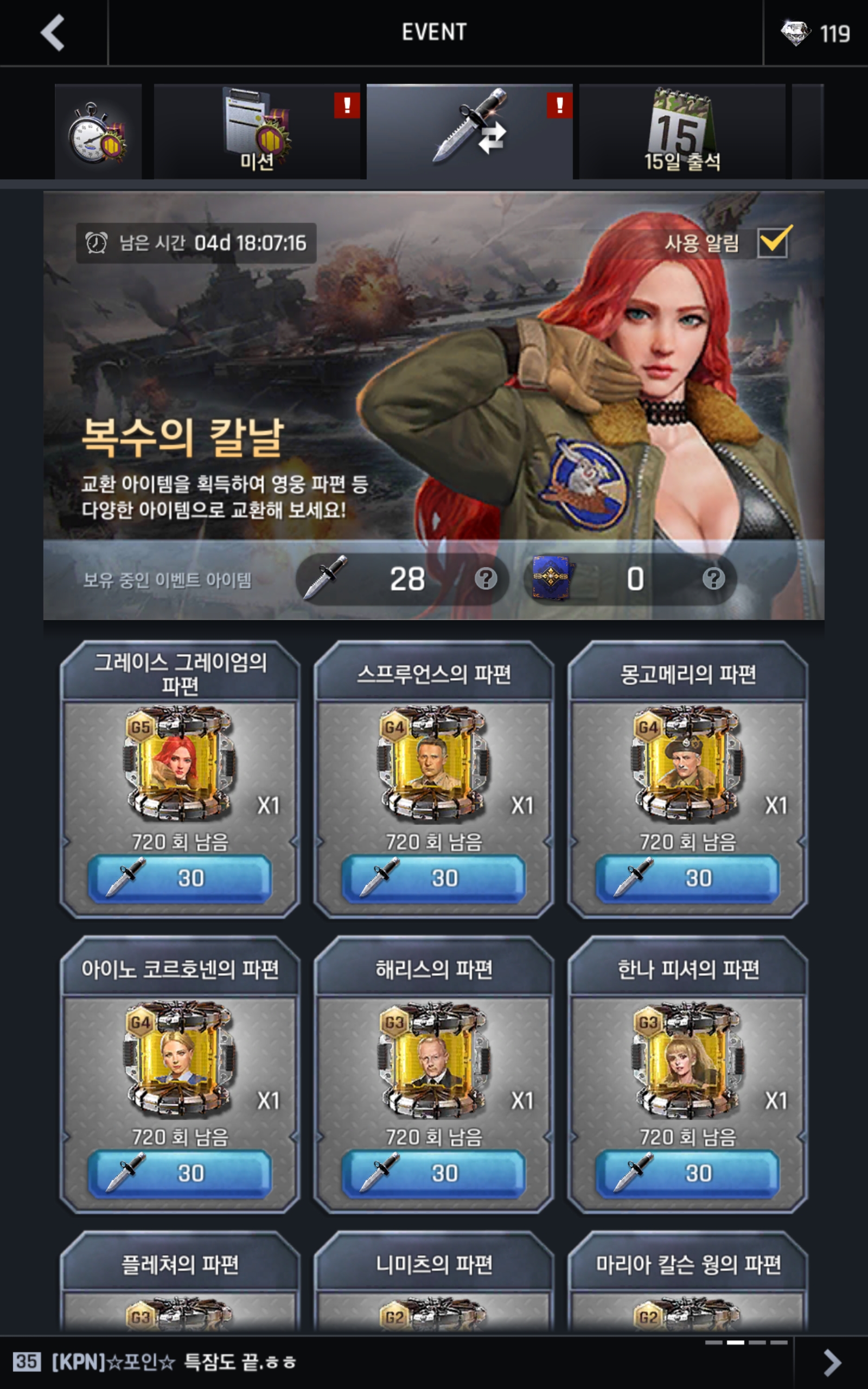Switch to the stopwatch event tab

98,132
